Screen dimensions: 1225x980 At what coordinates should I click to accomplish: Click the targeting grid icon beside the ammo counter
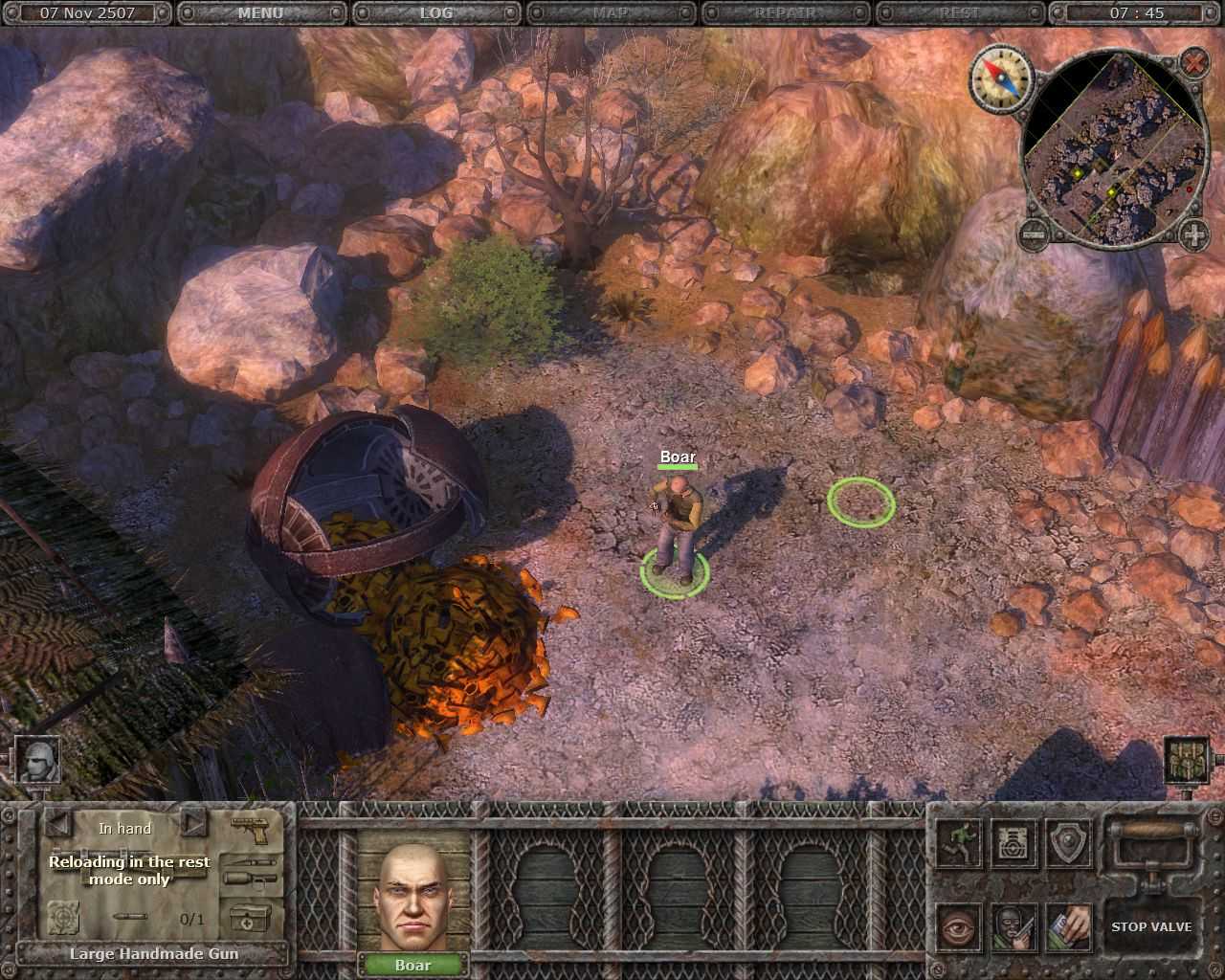pos(63,918)
